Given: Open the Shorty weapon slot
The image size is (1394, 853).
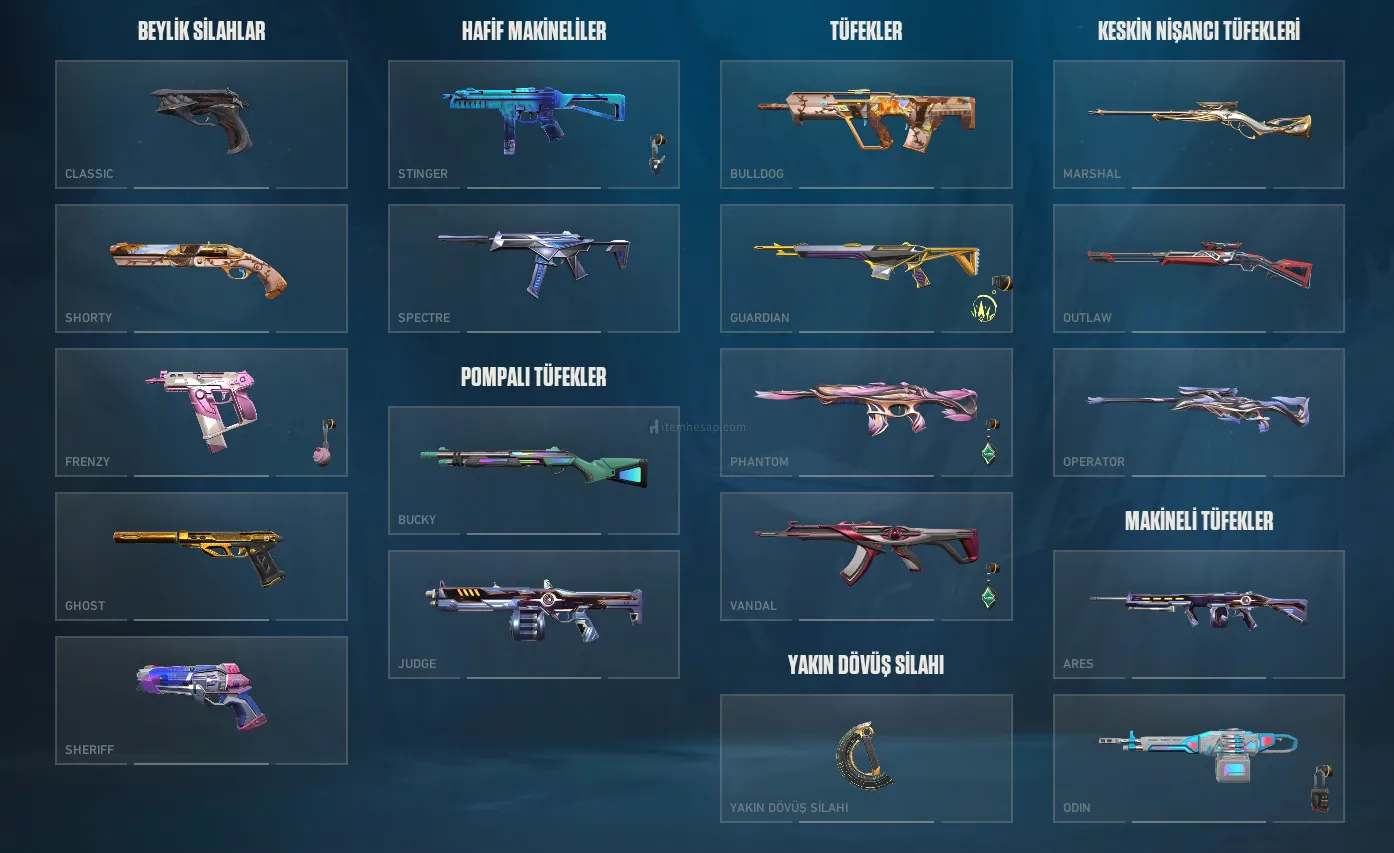Looking at the screenshot, I should click(x=201, y=268).
